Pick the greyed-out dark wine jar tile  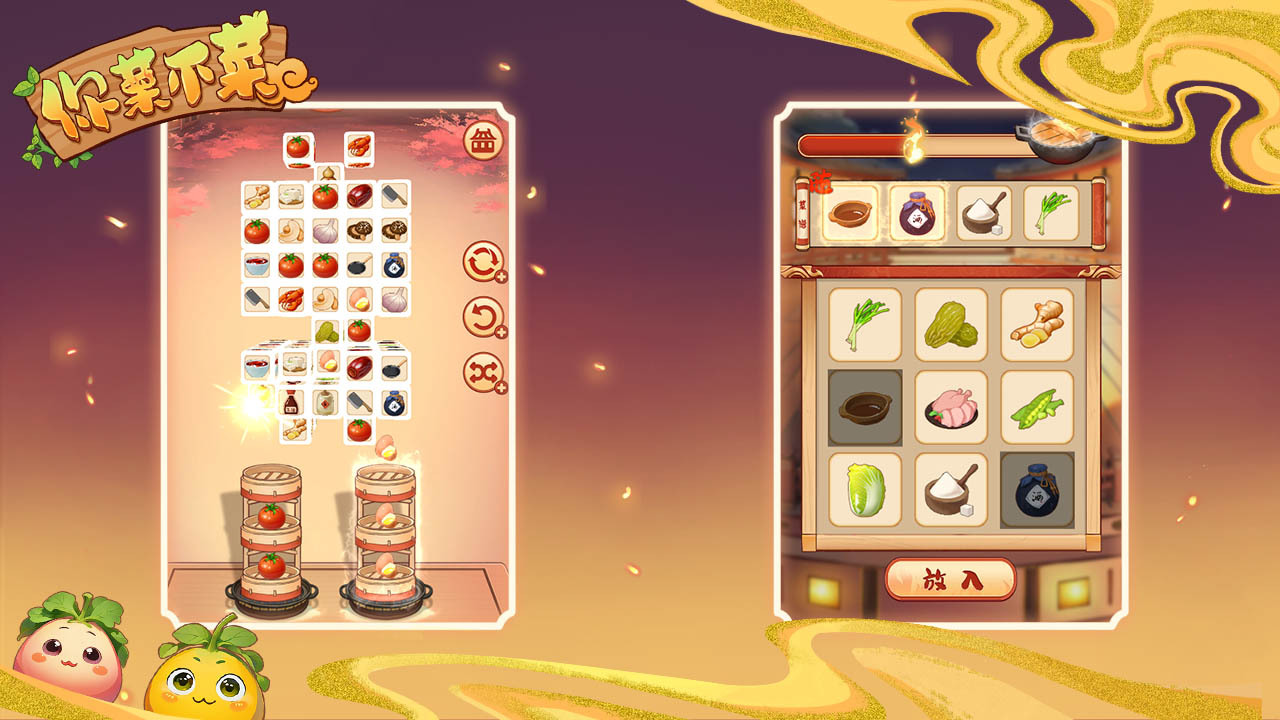(1037, 490)
